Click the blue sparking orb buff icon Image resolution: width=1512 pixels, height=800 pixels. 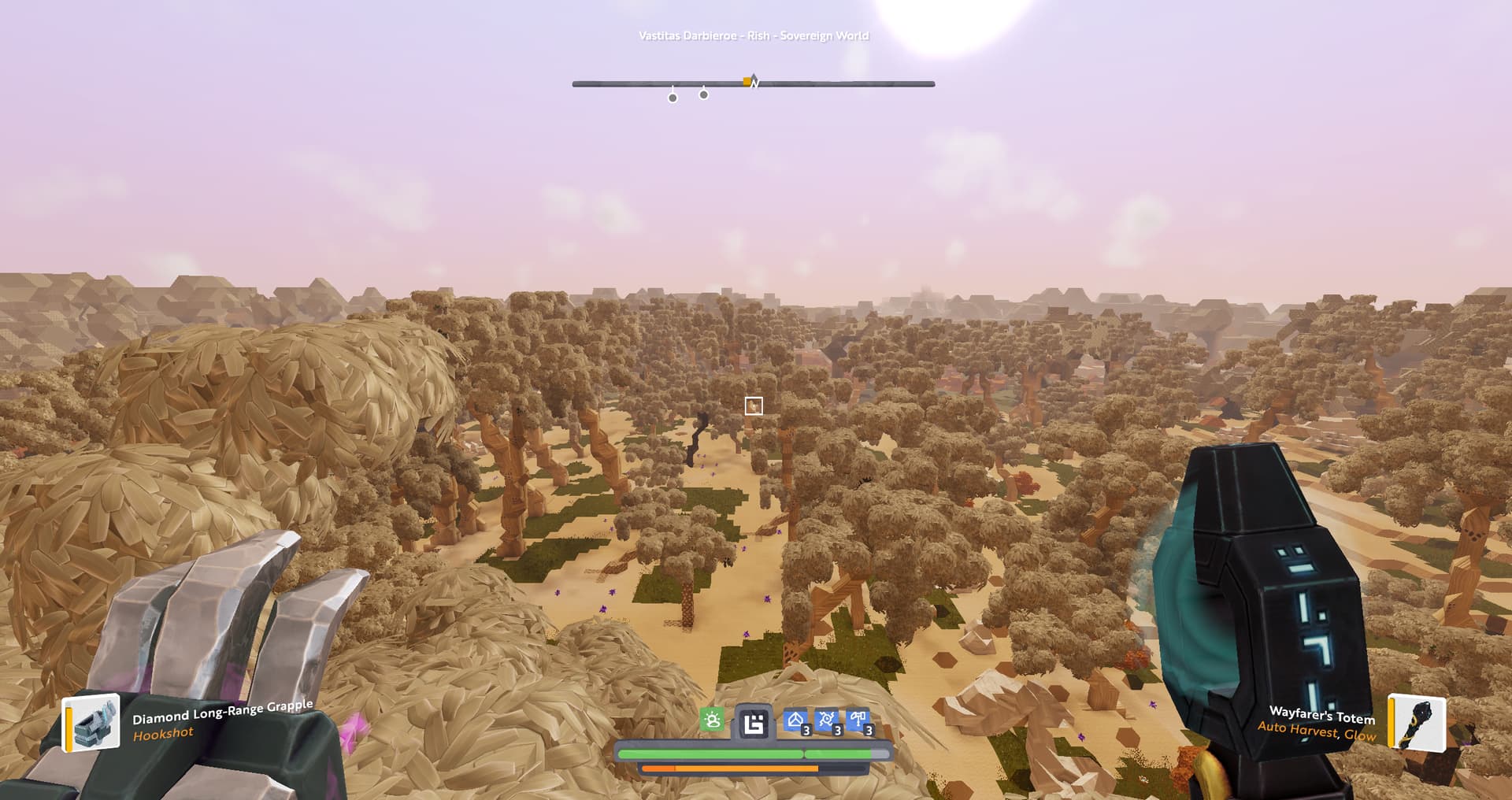pos(827,721)
